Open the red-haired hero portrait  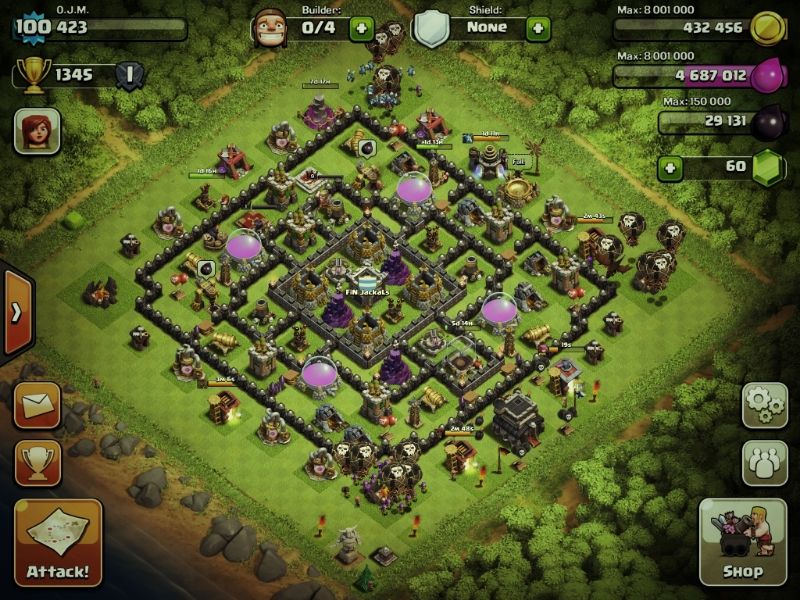click(x=37, y=131)
